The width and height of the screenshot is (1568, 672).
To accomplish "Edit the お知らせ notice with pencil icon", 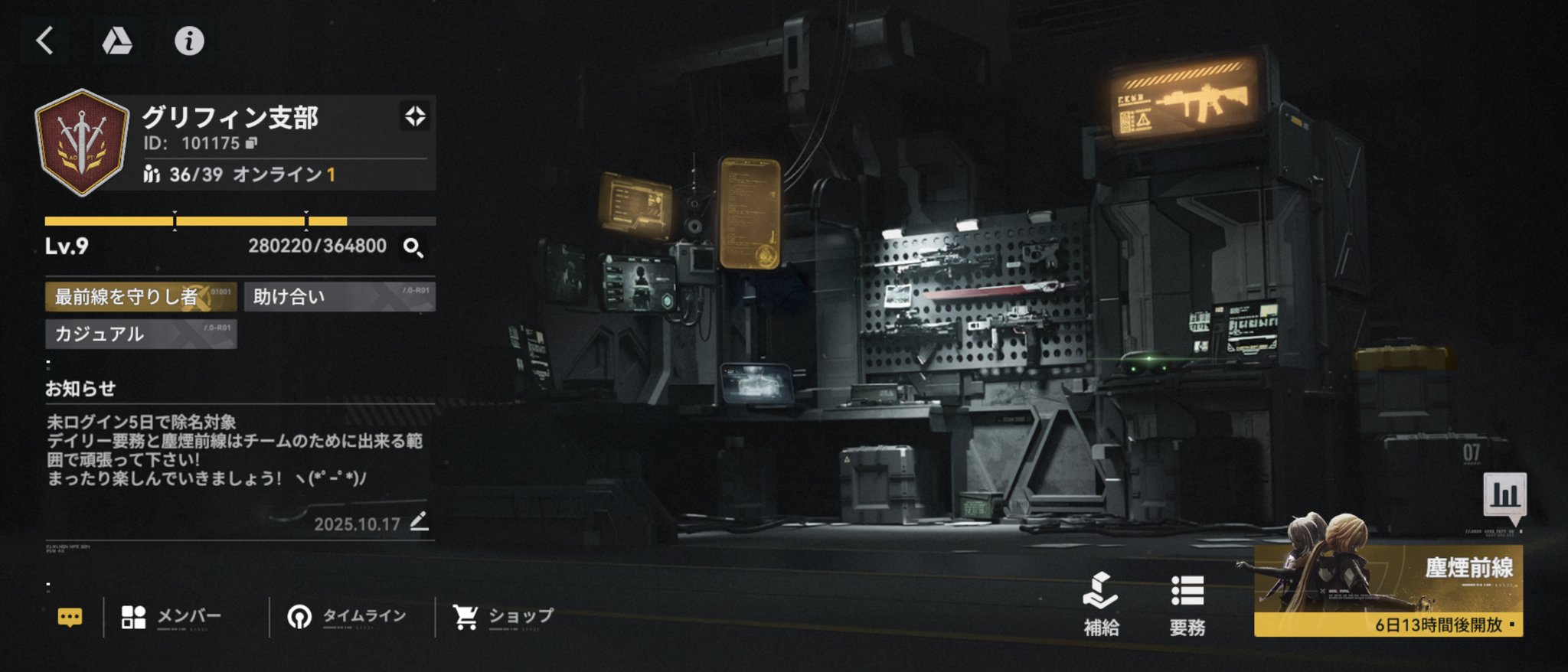I will [419, 522].
